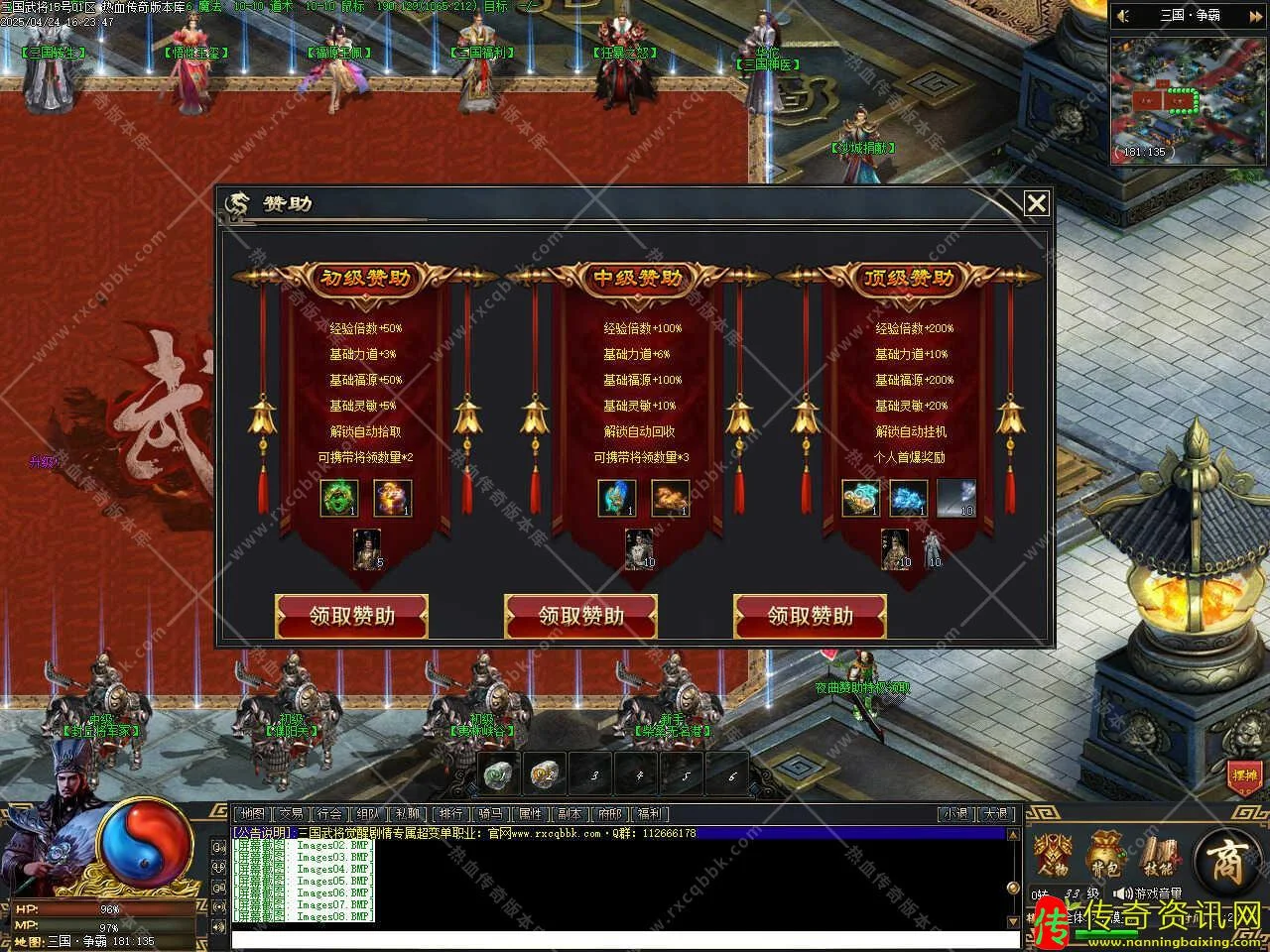Select the gold orb reward under 顶级赞助

862,499
